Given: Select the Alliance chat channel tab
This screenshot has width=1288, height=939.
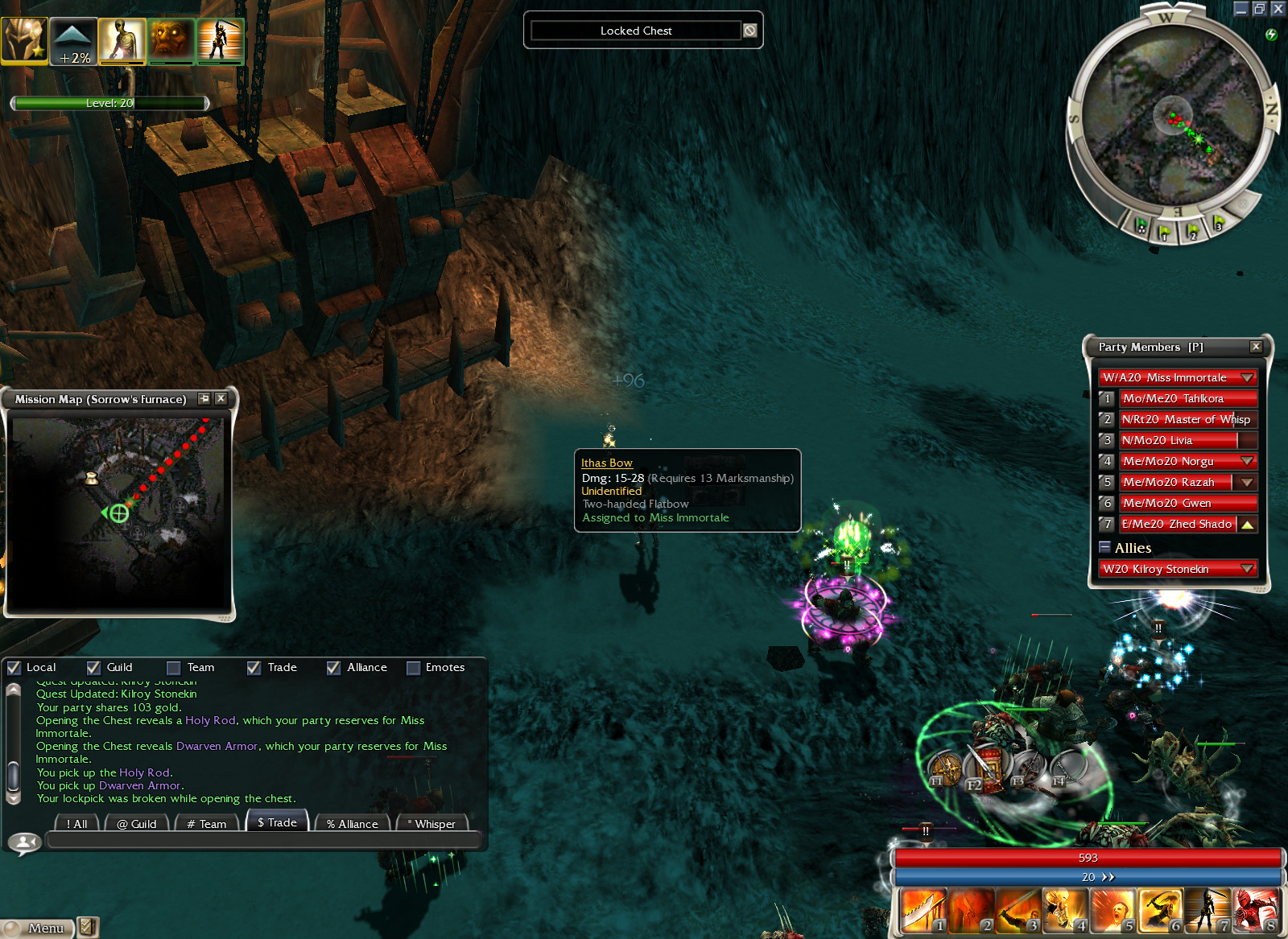Looking at the screenshot, I should coord(352,823).
